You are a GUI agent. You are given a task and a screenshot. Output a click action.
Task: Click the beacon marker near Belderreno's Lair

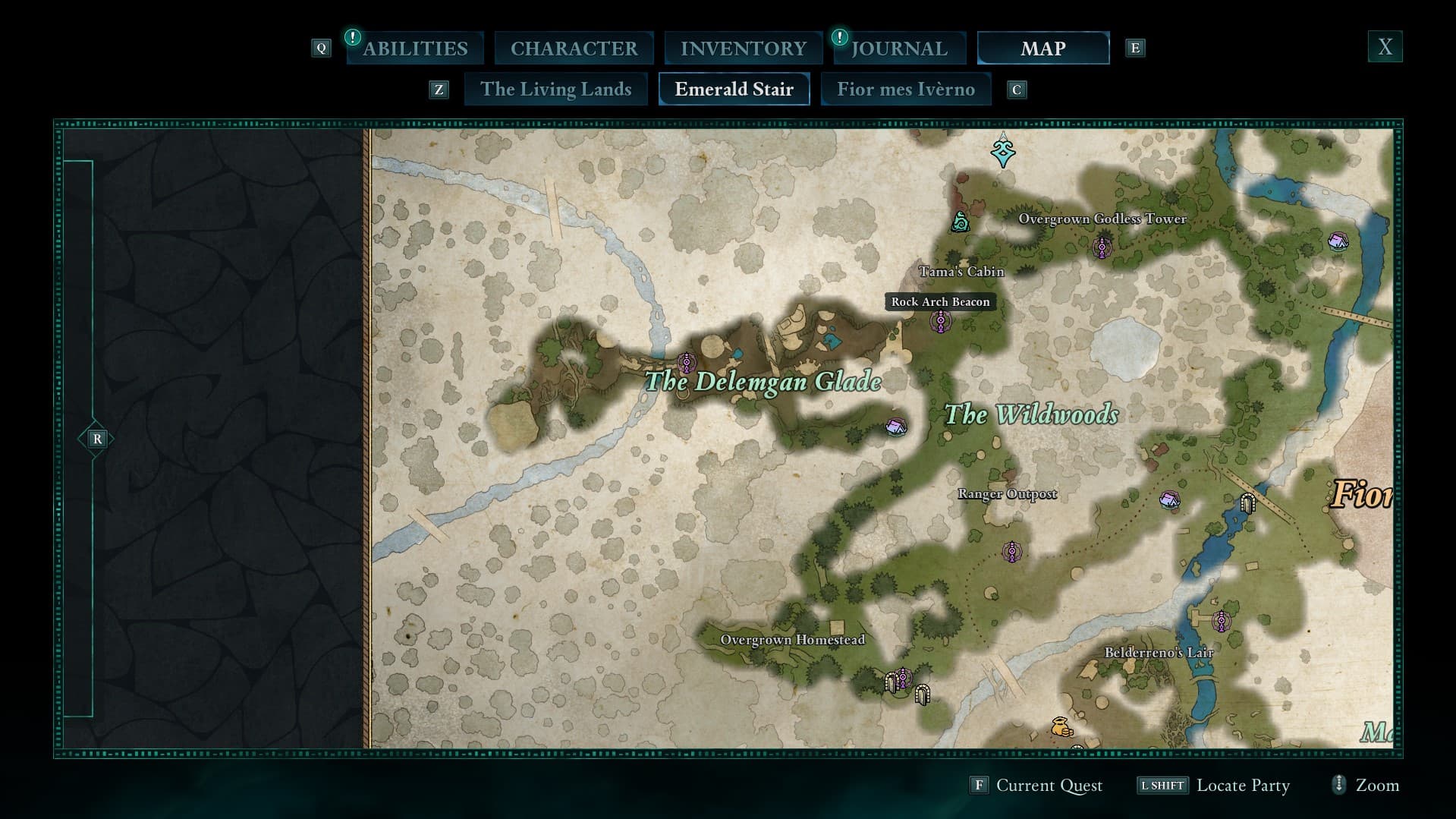1220,621
